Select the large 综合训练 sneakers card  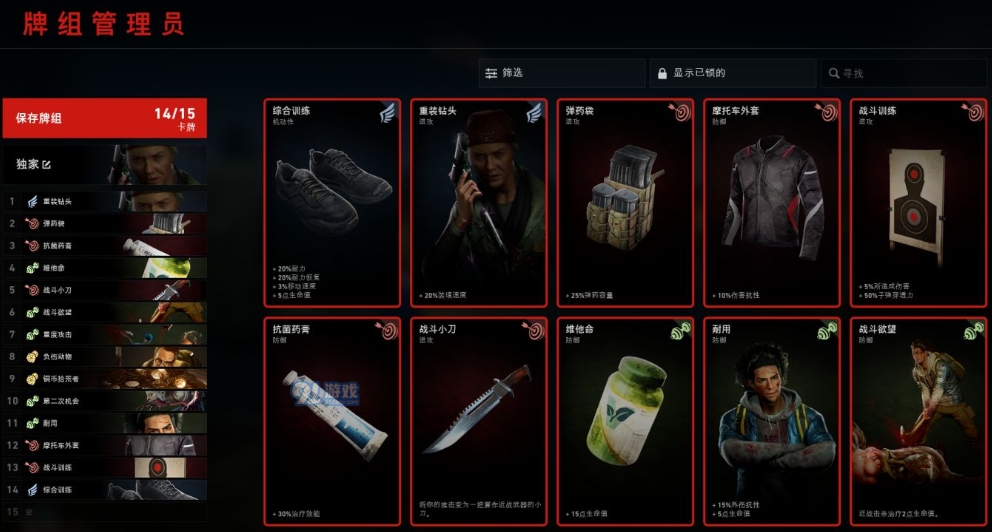pyautogui.click(x=333, y=202)
